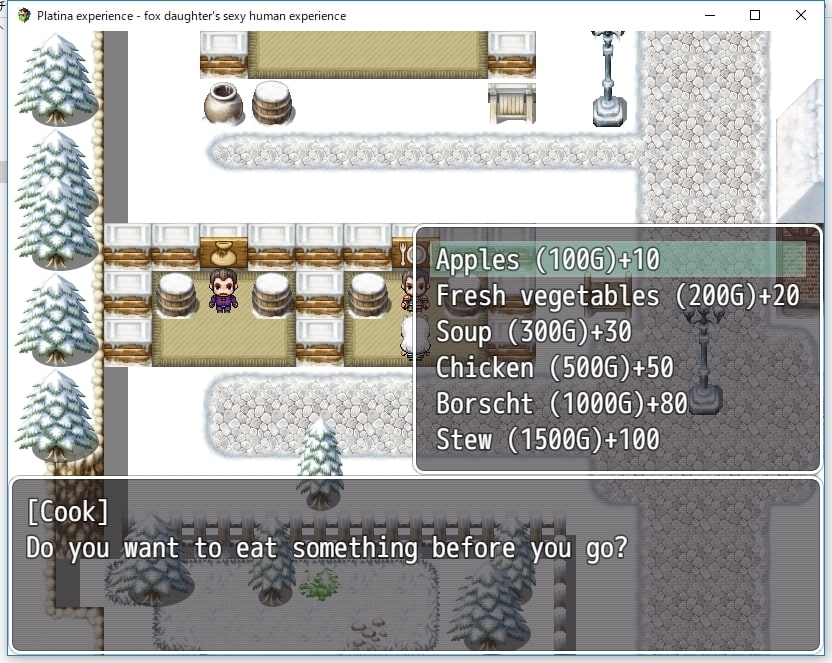This screenshot has height=663, width=832.
Task: Choose Apples for 100G
Action: coord(548,260)
